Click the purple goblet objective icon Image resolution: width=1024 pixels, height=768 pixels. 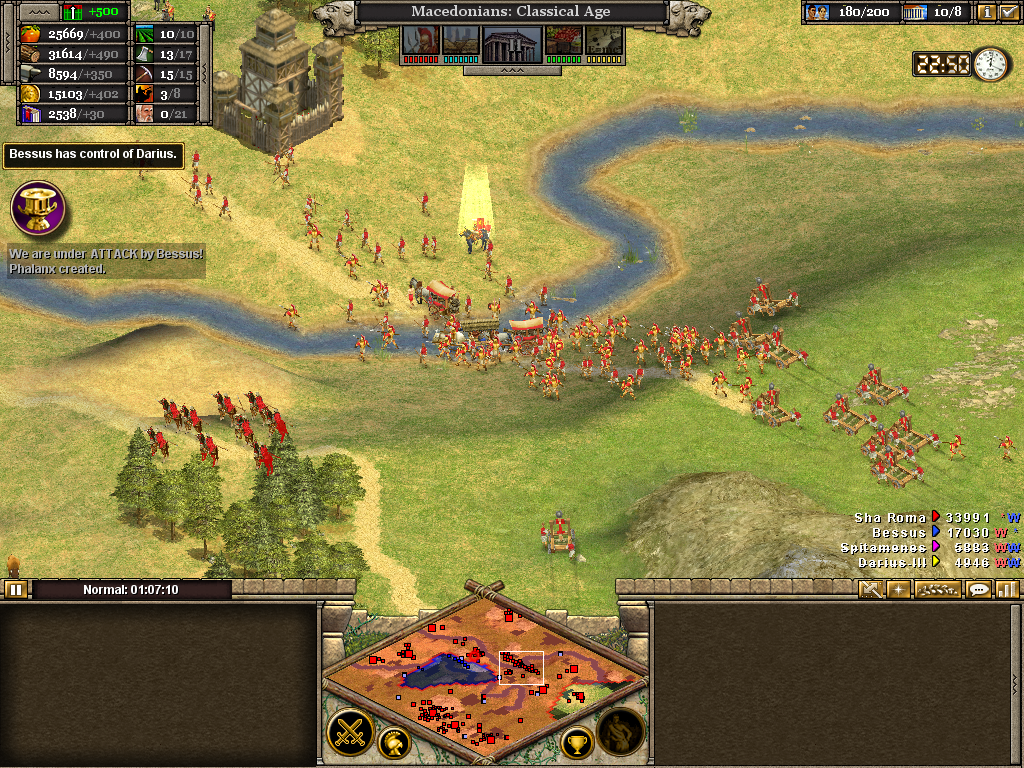click(38, 209)
